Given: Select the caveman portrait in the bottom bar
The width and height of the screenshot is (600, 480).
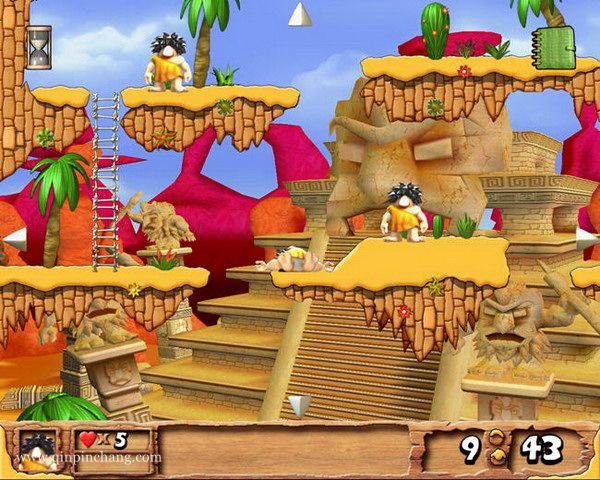Looking at the screenshot, I should (x=38, y=450).
